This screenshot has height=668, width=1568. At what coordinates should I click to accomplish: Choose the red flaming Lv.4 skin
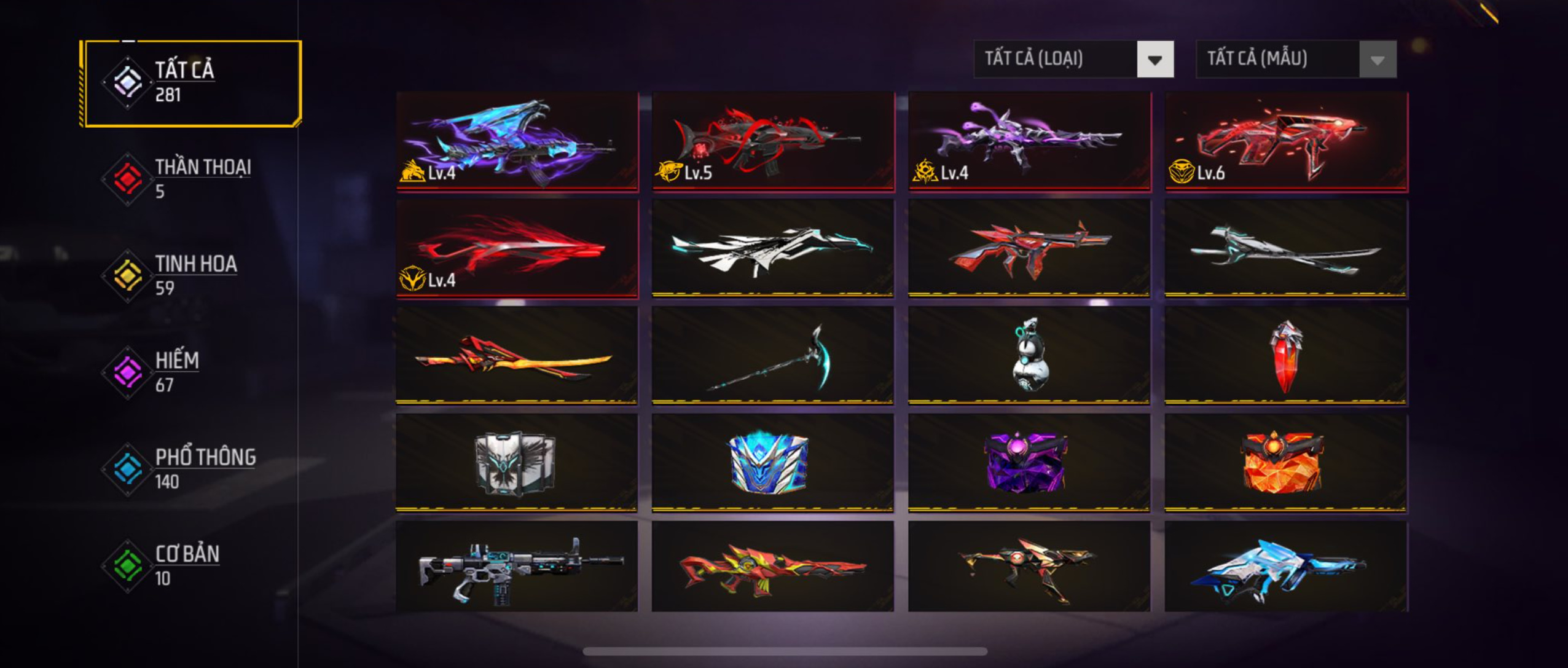[x=517, y=249]
